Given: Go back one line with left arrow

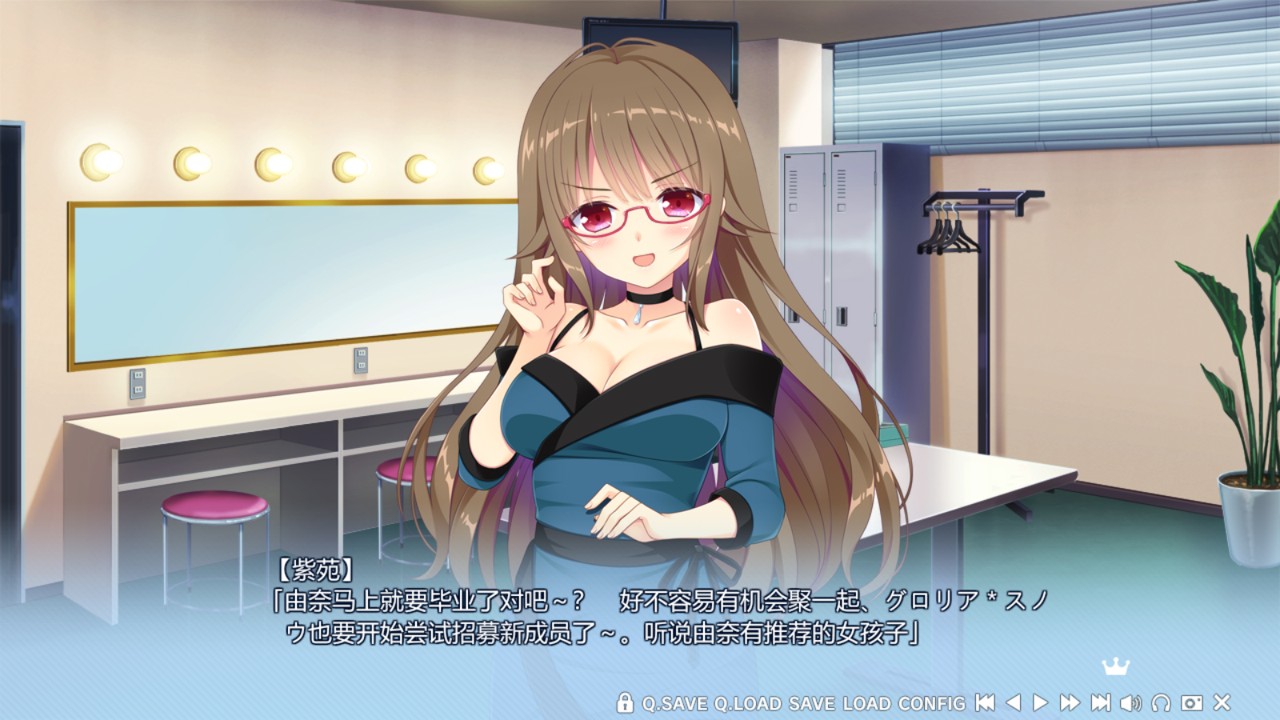Looking at the screenshot, I should 1013,703.
